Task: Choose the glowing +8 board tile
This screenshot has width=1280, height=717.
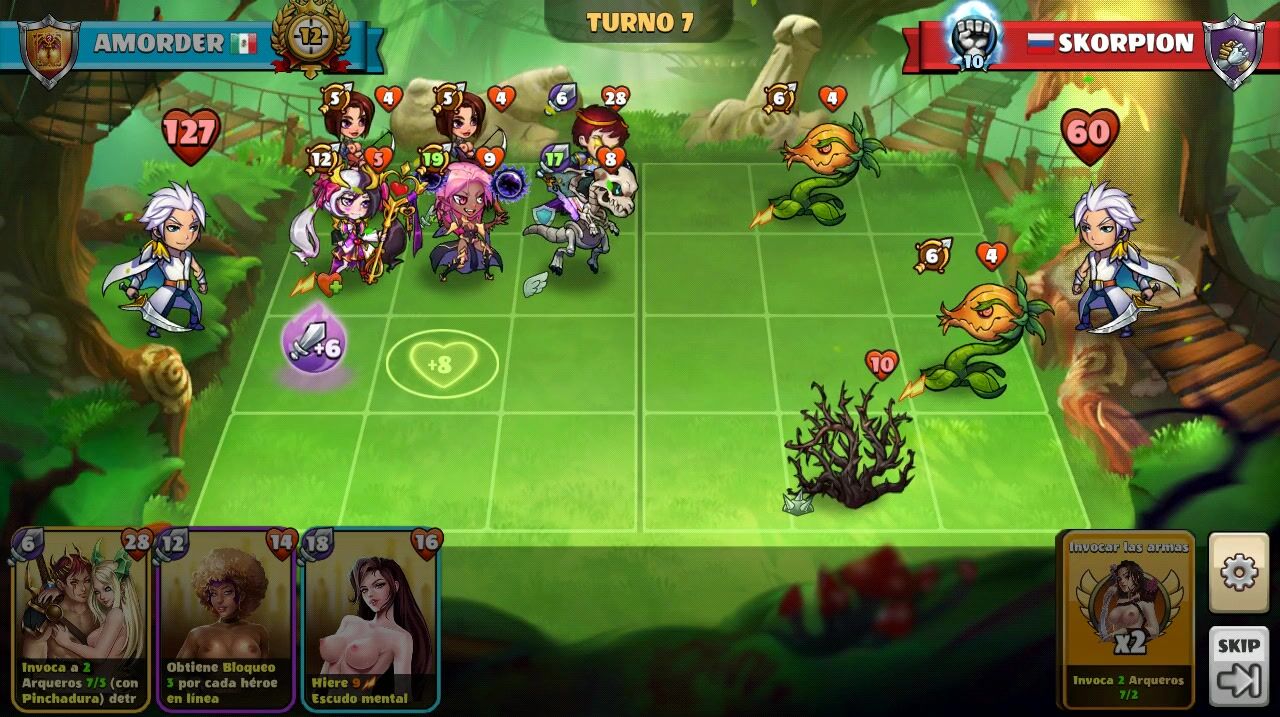Action: click(x=441, y=364)
